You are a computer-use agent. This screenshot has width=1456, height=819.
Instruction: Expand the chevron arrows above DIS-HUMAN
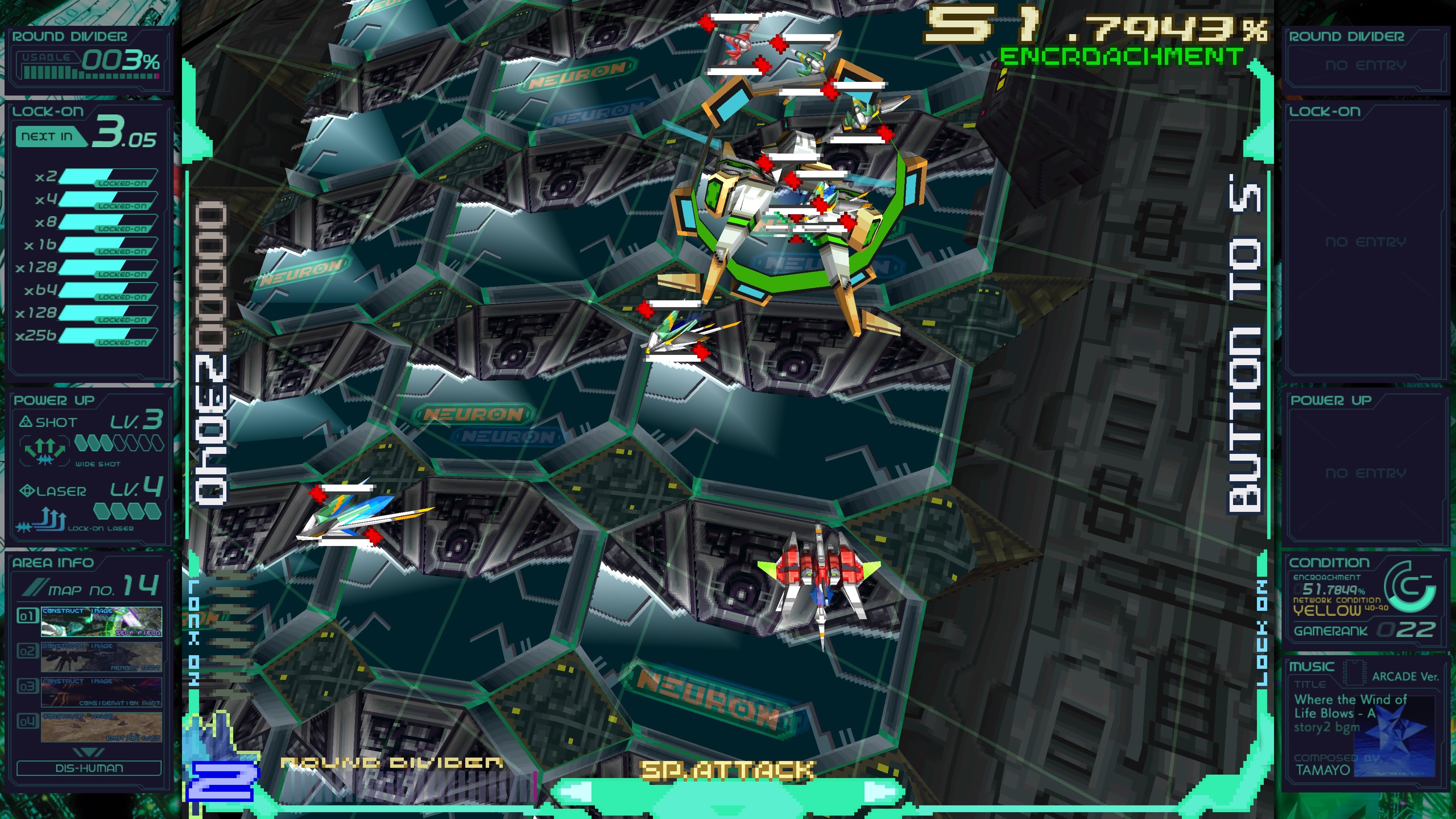[x=88, y=752]
